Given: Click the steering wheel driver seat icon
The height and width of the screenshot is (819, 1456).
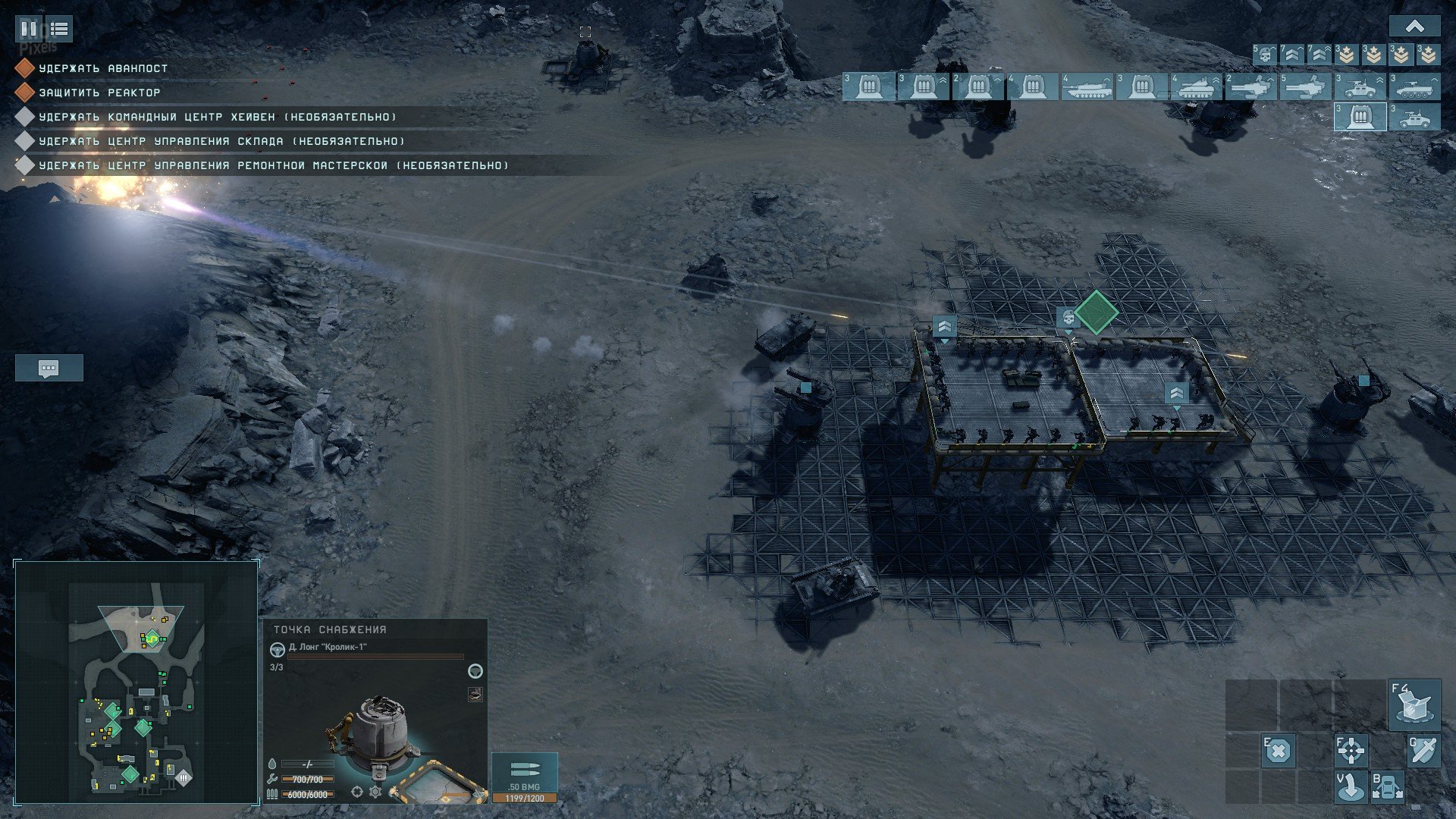Looking at the screenshot, I should point(278,649).
